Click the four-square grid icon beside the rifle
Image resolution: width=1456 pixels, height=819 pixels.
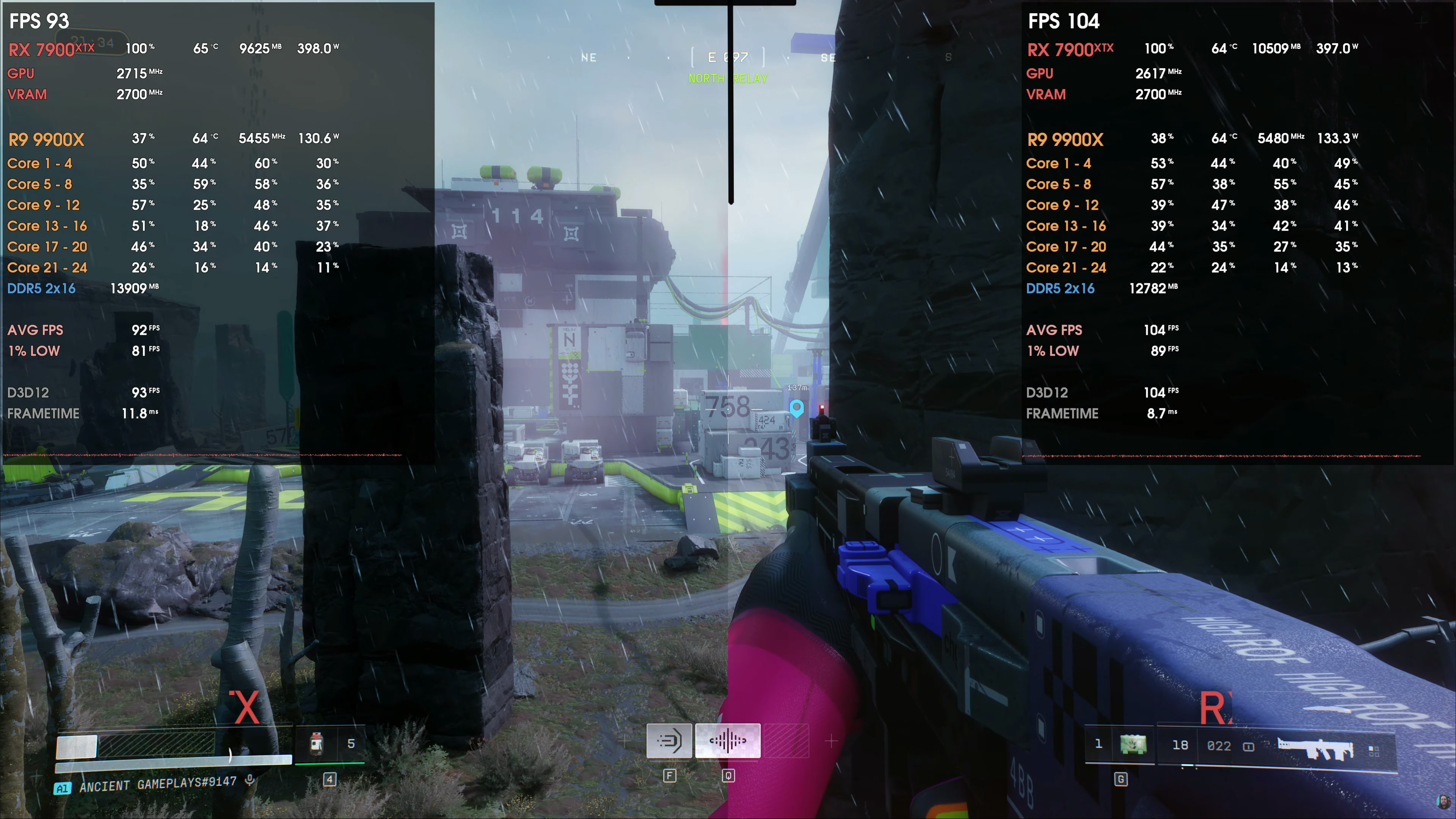1374,751
